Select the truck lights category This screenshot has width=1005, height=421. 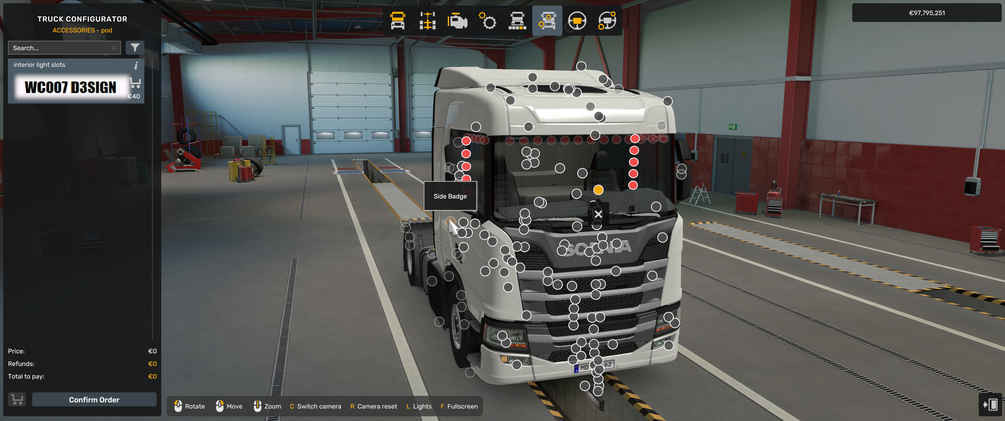pyautogui.click(x=517, y=20)
